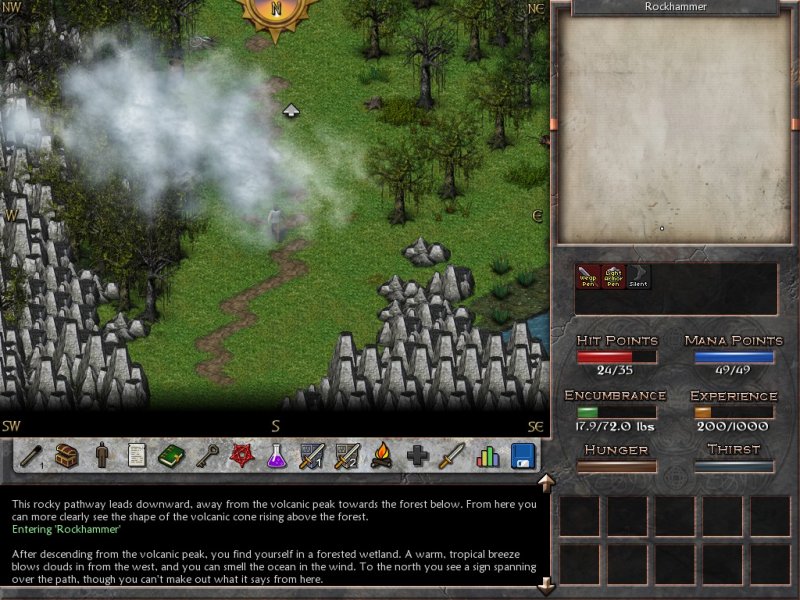Switch to weapon set 1
Screen dimensions: 800x600
click(312, 456)
